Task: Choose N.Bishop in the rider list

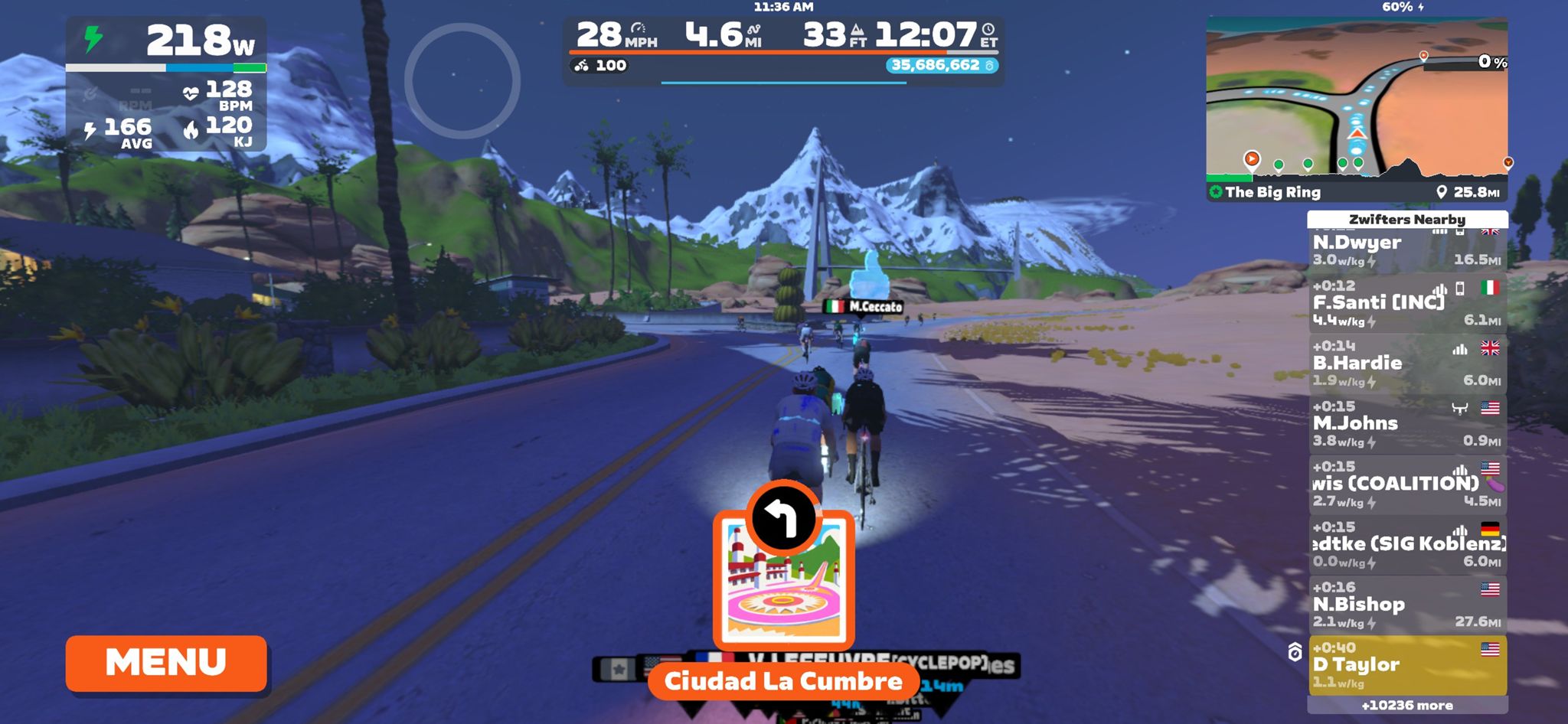Action: pos(1406,605)
